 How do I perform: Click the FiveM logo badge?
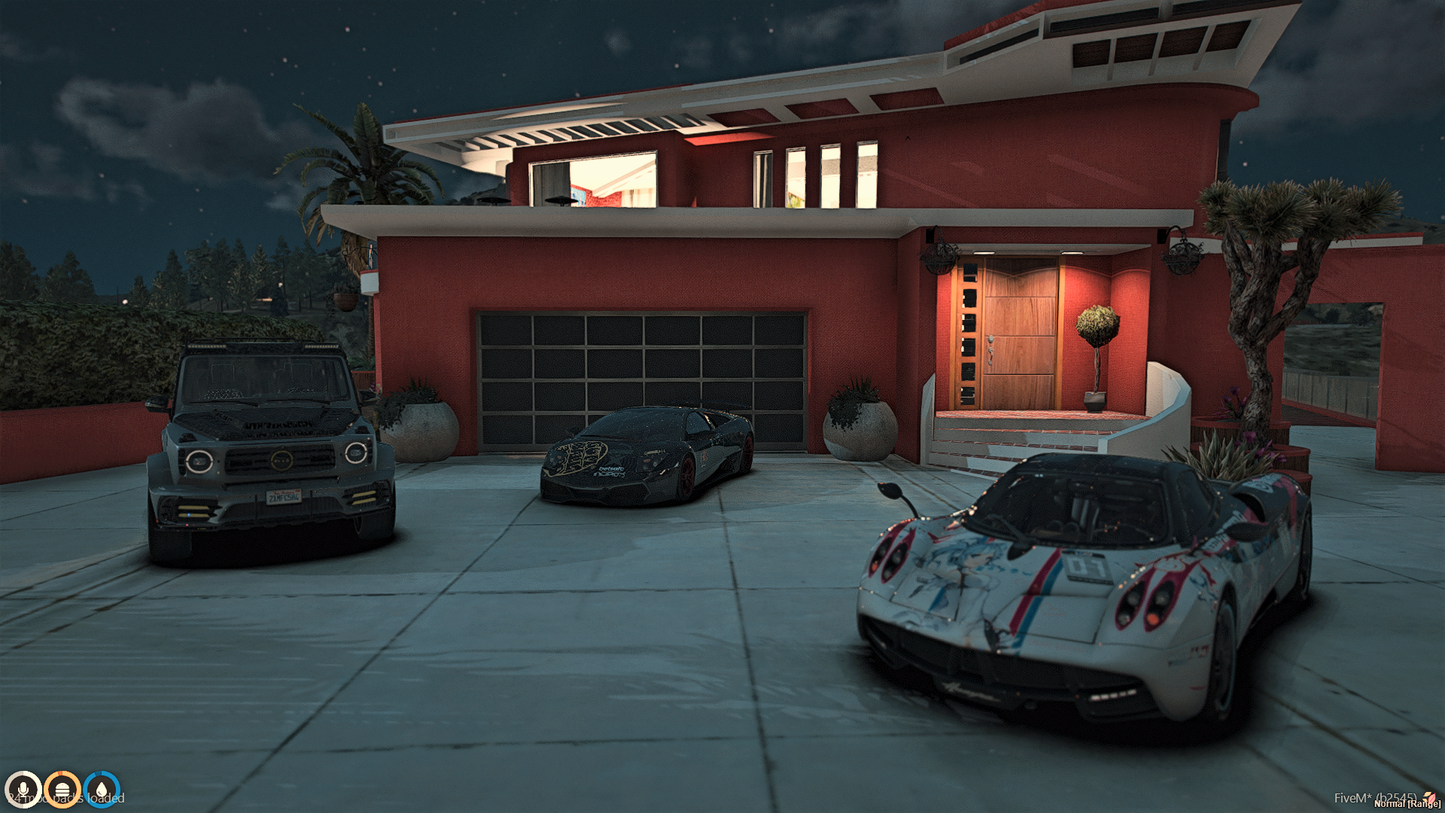[x=1430, y=797]
